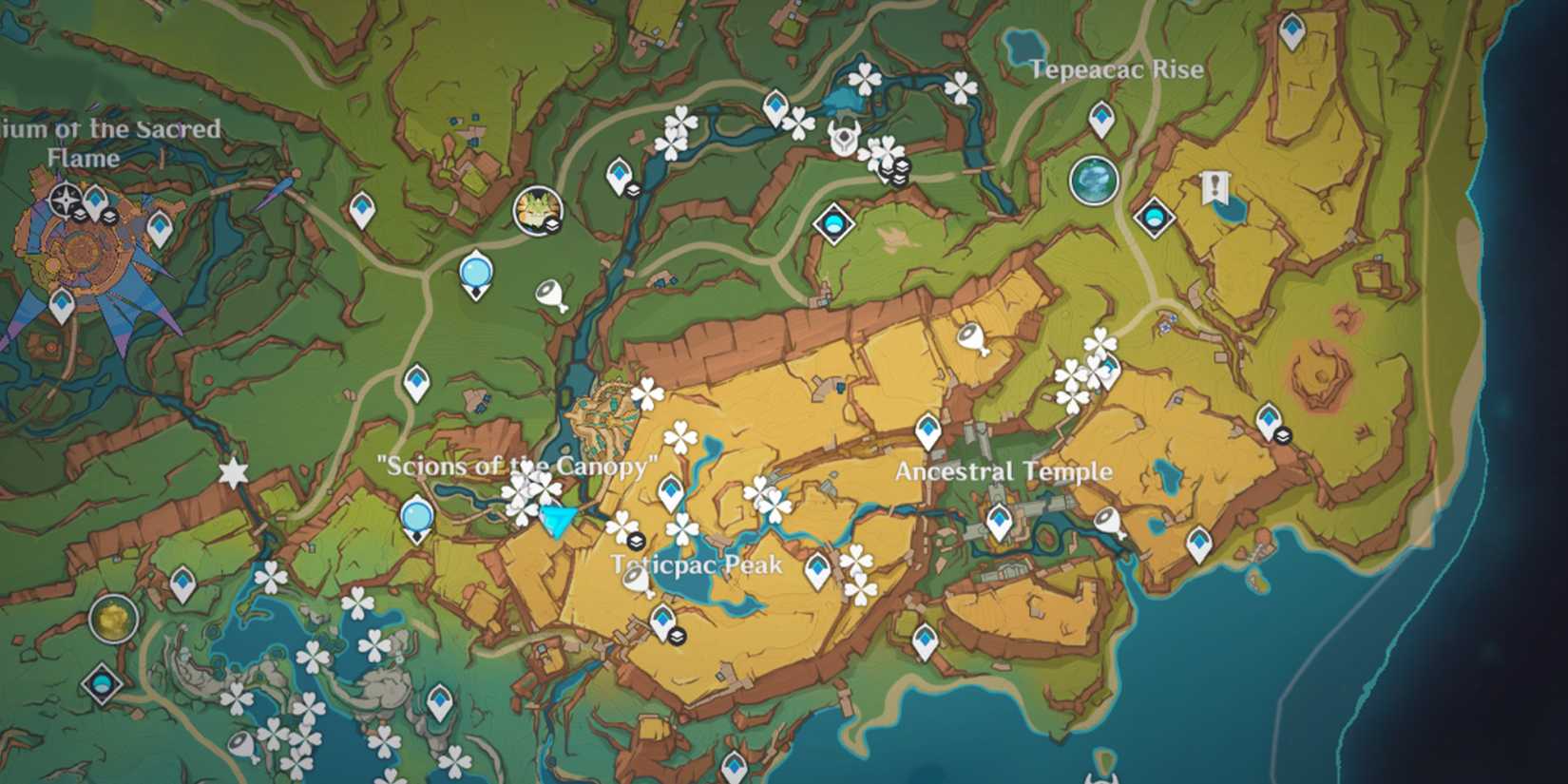Select the Teticpac Peak label text
Viewport: 1568px width, 784px height.
[697, 563]
